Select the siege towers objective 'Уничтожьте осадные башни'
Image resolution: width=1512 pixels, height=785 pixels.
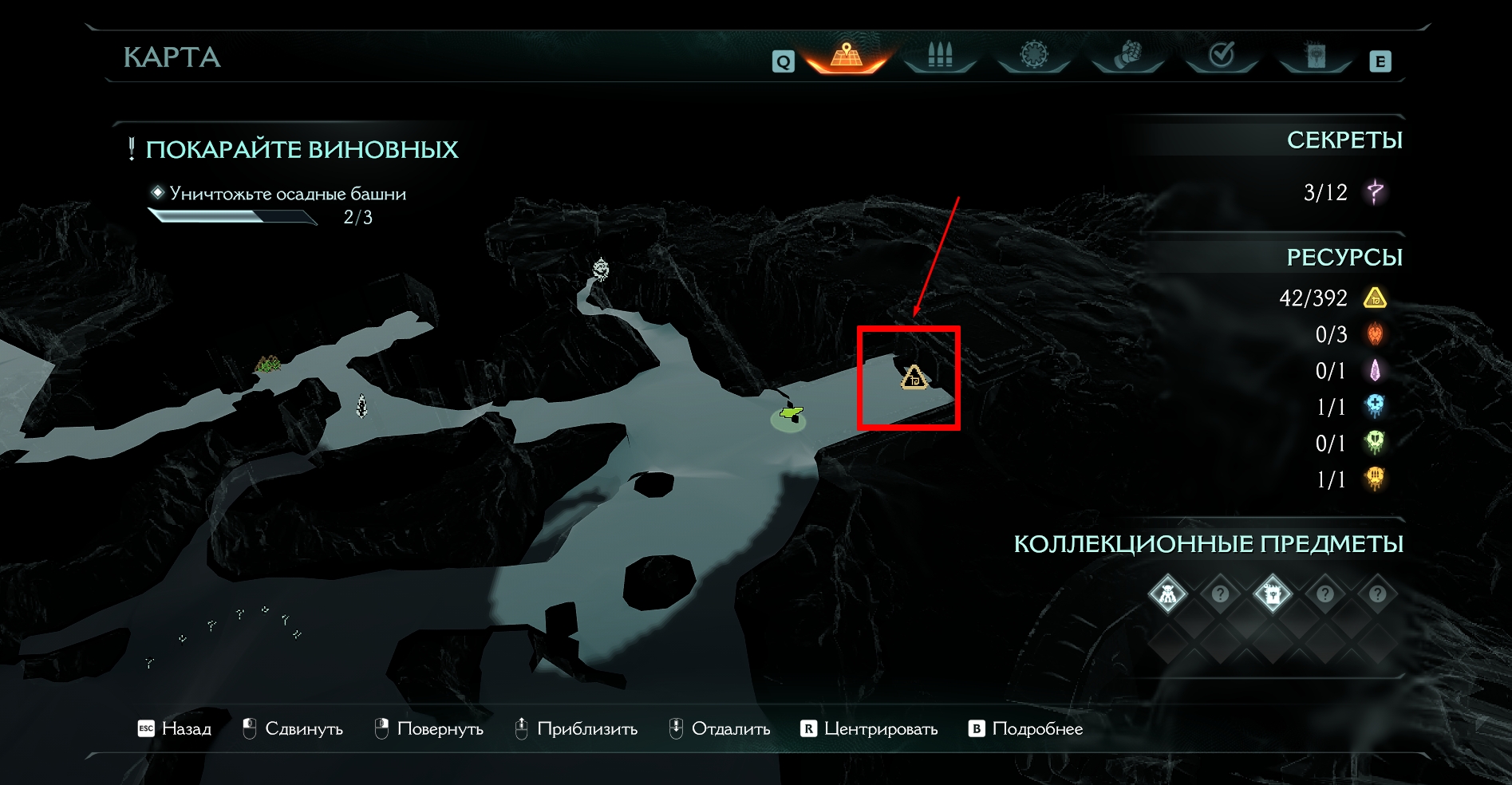coord(287,194)
